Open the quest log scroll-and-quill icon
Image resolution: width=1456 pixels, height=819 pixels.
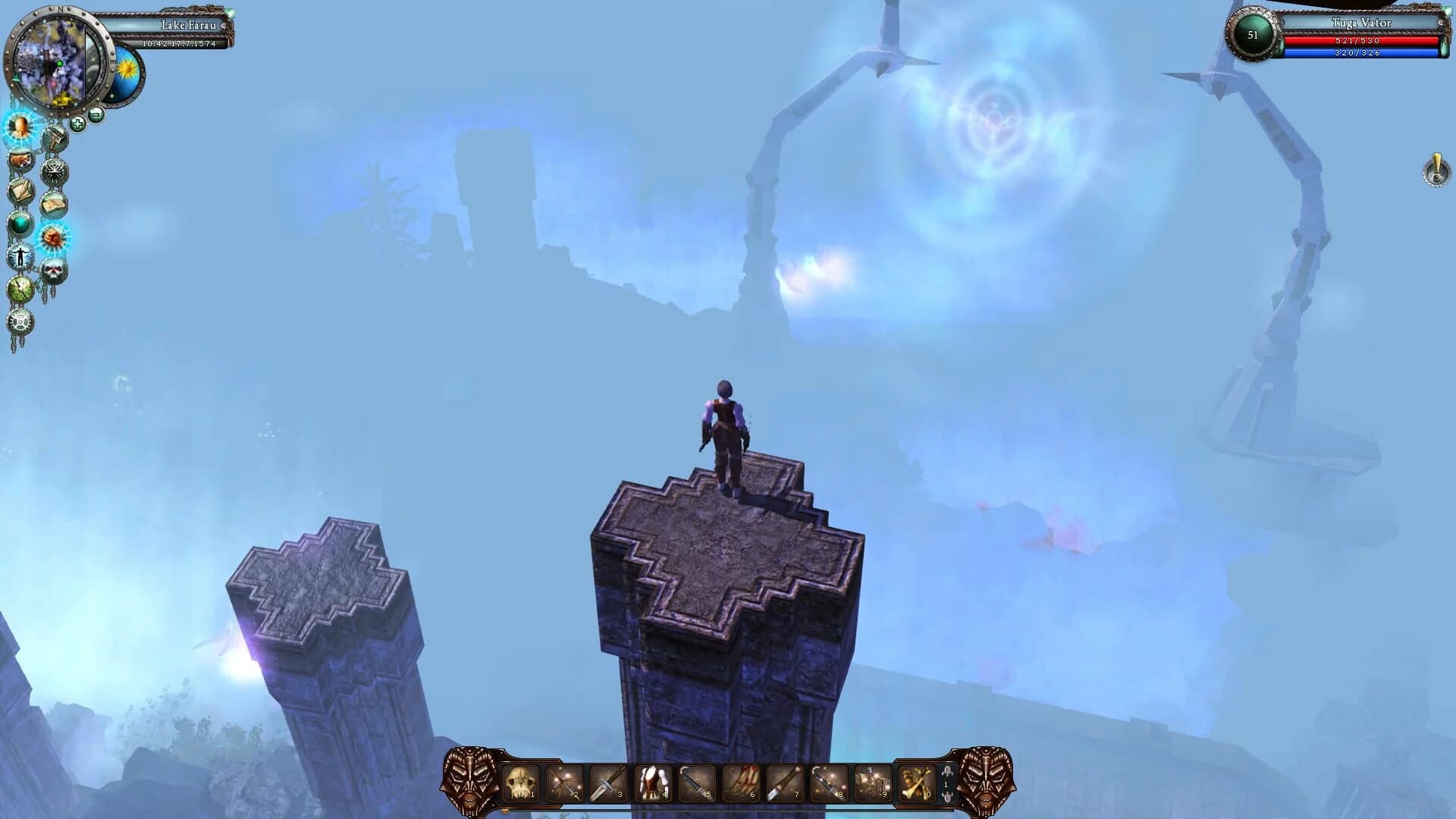pos(21,189)
